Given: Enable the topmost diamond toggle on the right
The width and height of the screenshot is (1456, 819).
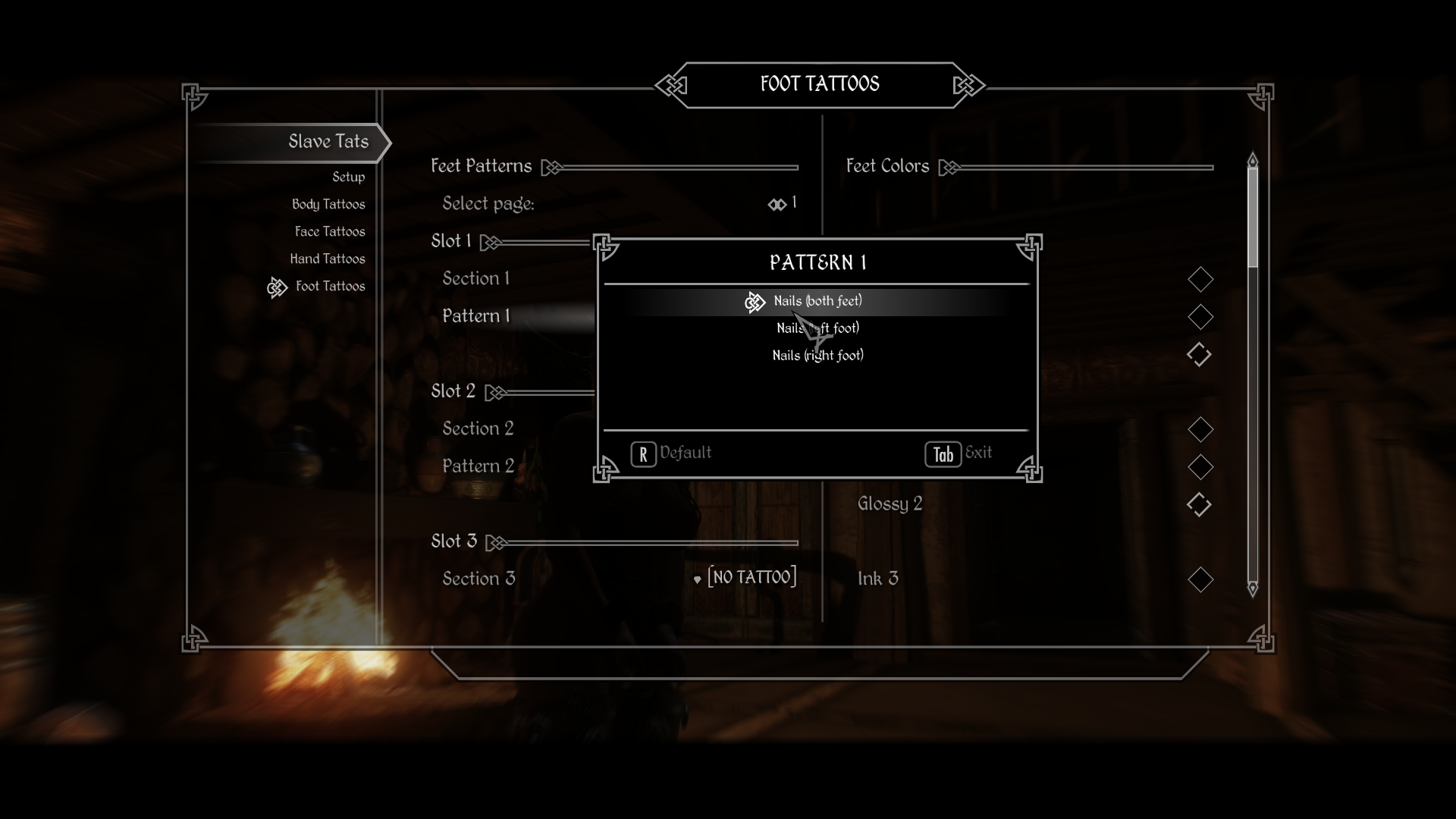Looking at the screenshot, I should [1200, 279].
